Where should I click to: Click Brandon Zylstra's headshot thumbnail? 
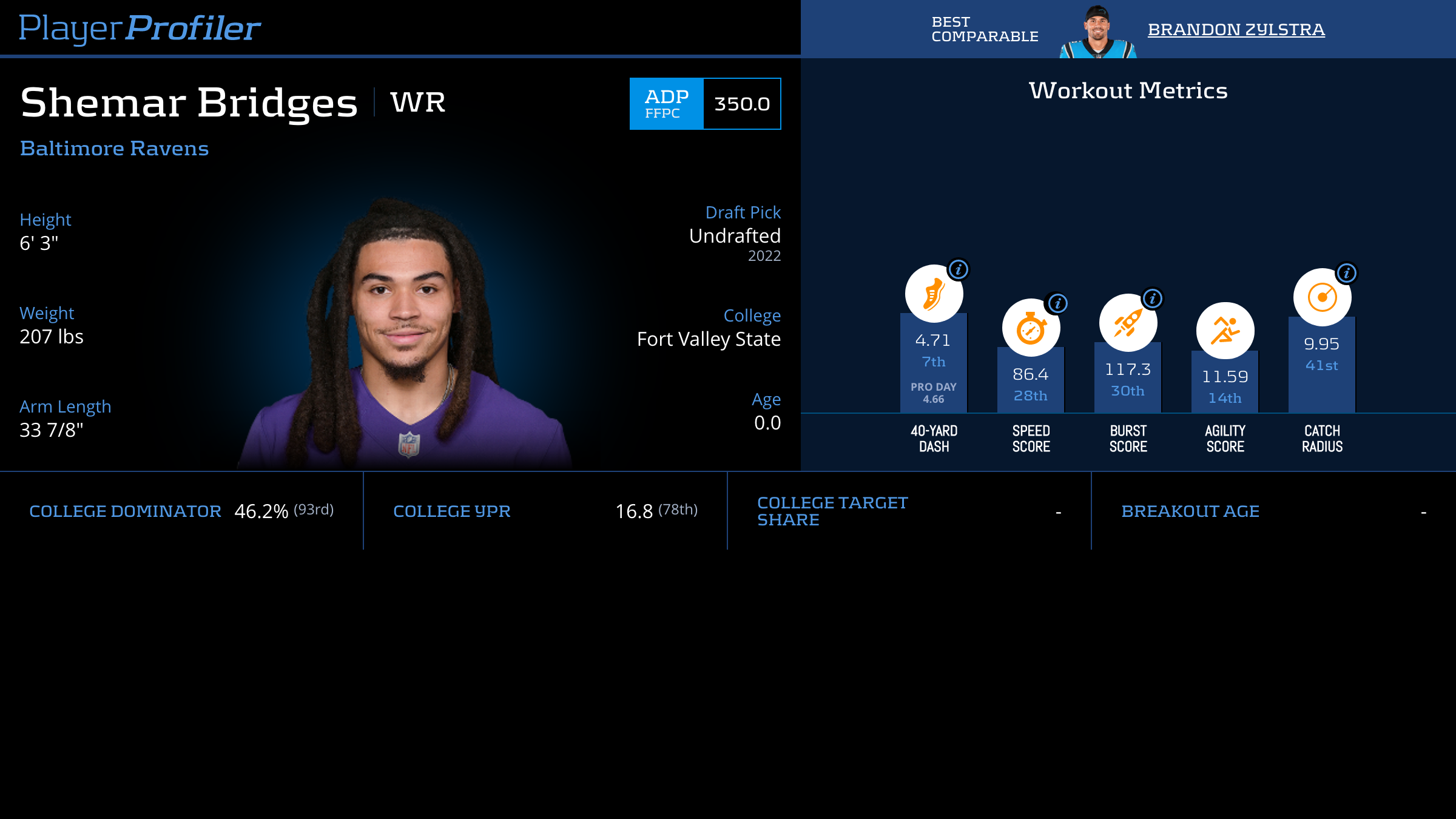[1098, 32]
